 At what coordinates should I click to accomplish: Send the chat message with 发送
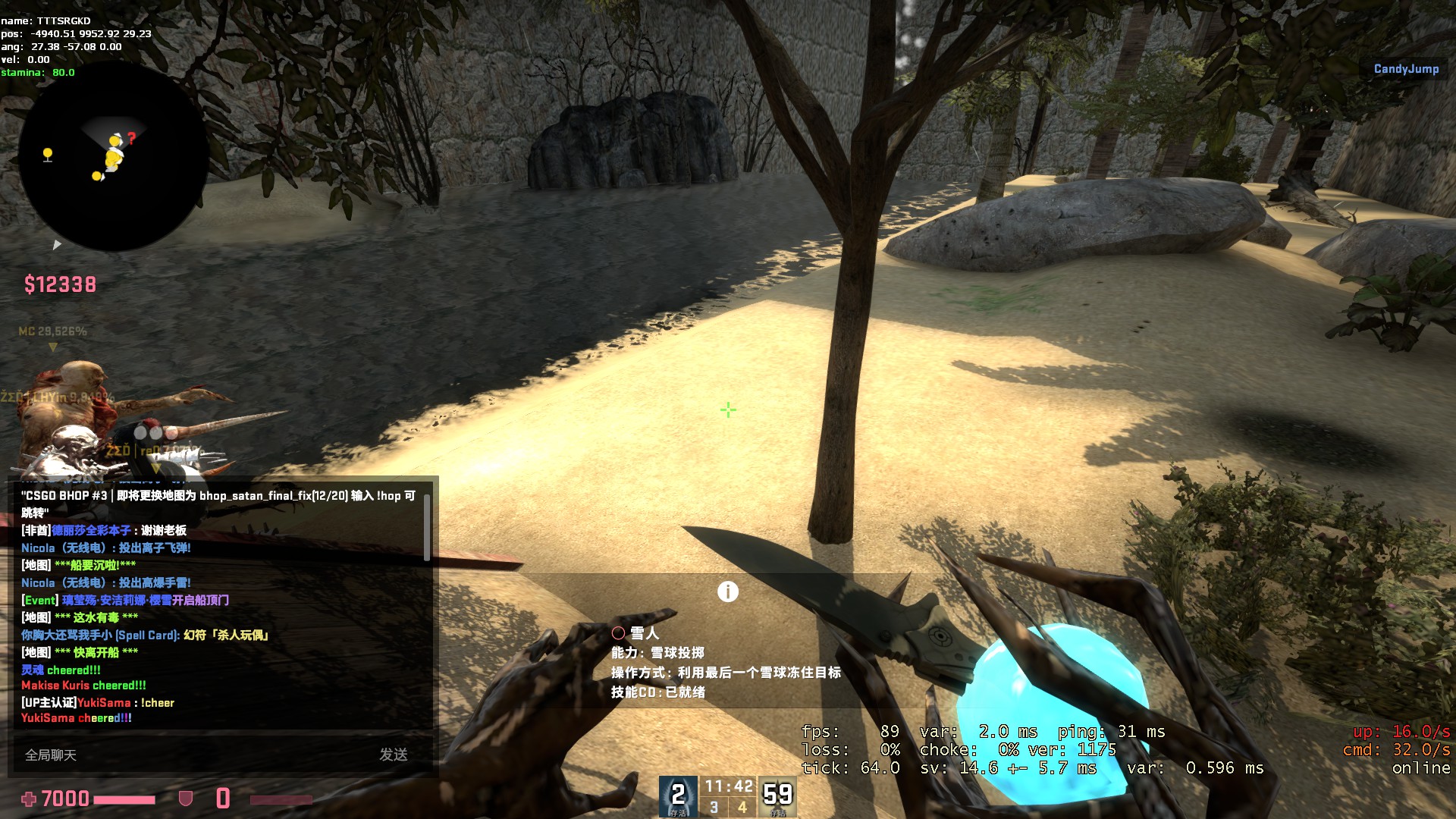394,755
